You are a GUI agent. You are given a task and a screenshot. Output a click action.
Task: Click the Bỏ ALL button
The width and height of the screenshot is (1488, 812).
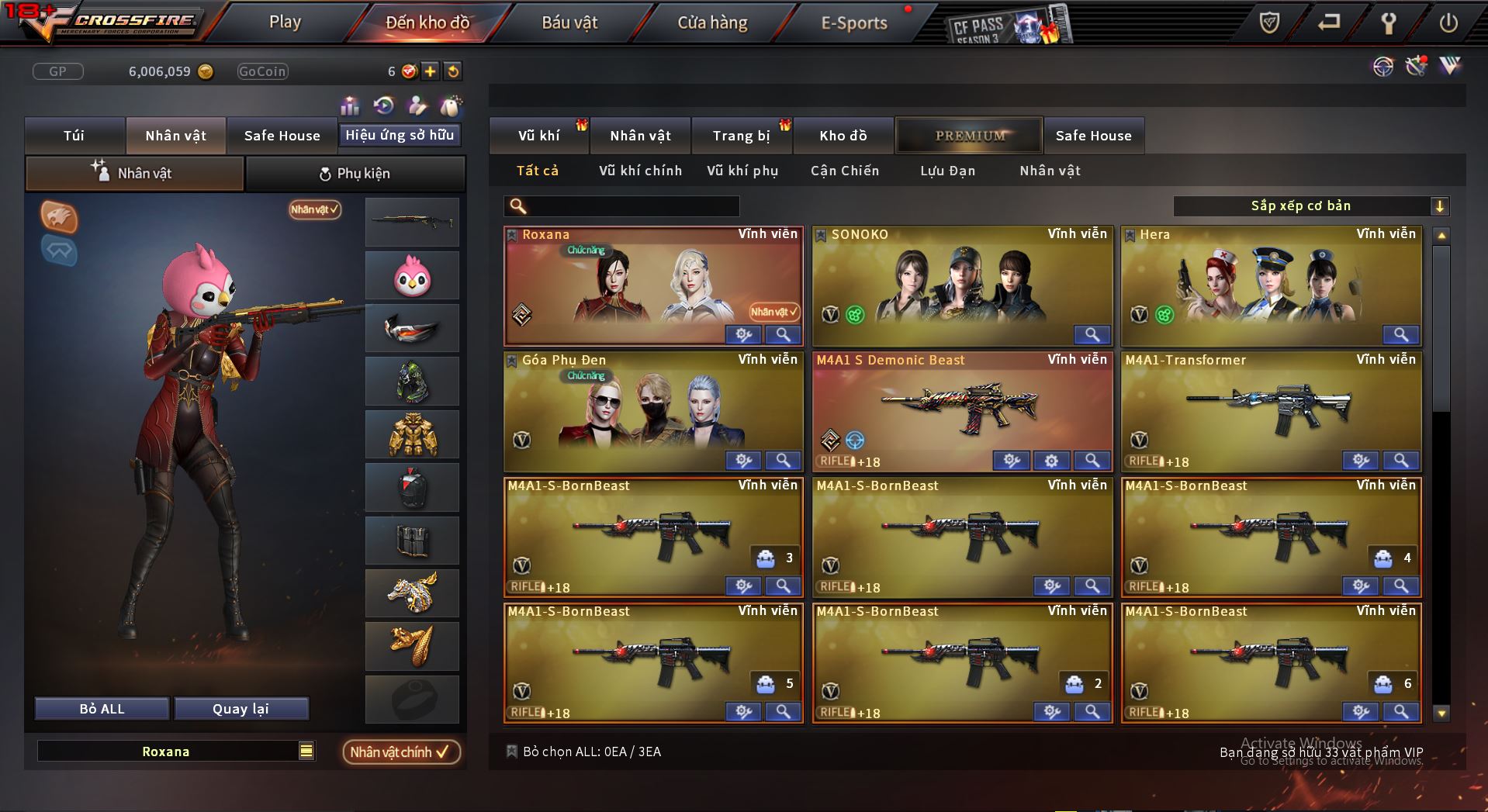102,709
